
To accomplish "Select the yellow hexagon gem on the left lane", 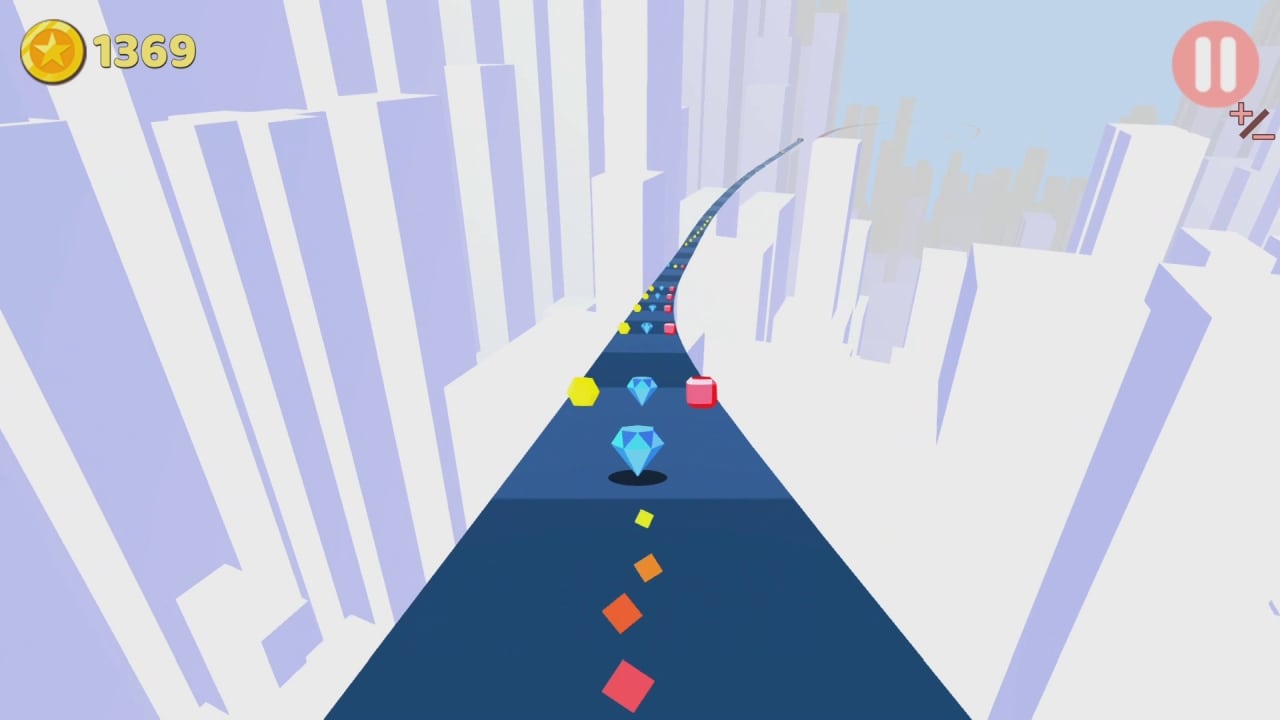I will tap(583, 392).
